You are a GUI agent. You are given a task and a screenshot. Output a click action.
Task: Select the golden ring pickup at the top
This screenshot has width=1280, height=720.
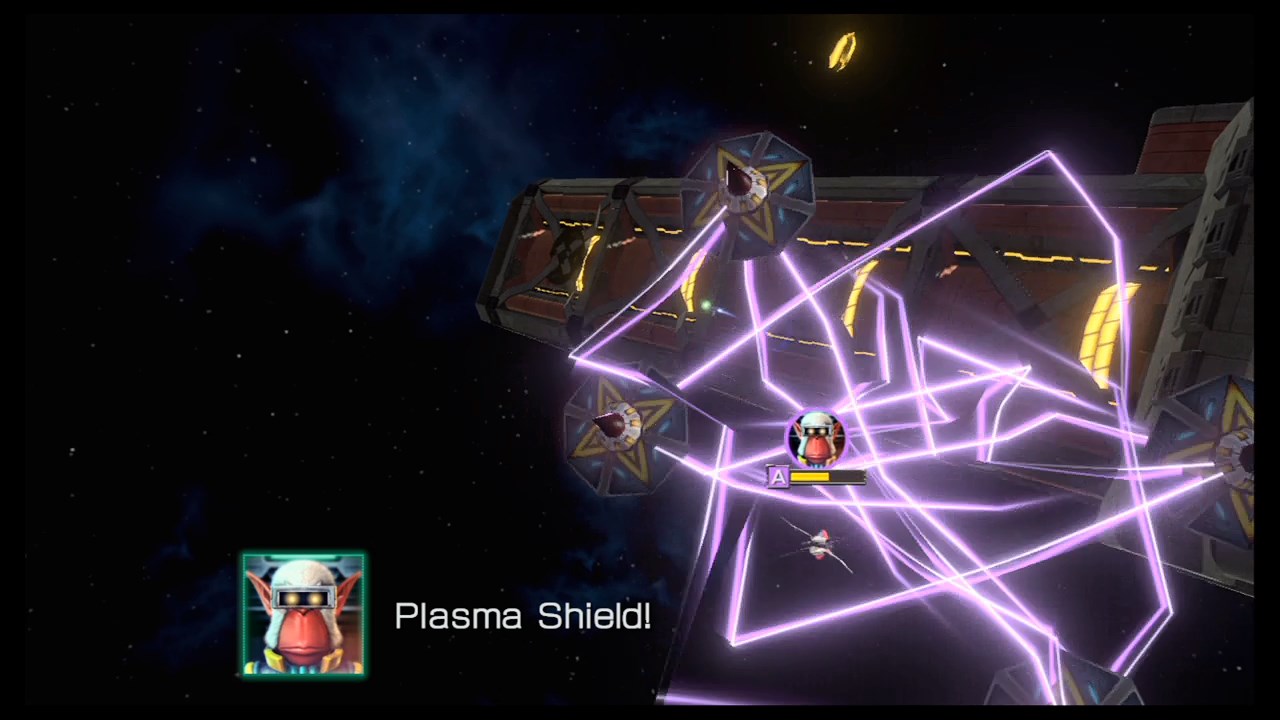(x=841, y=52)
